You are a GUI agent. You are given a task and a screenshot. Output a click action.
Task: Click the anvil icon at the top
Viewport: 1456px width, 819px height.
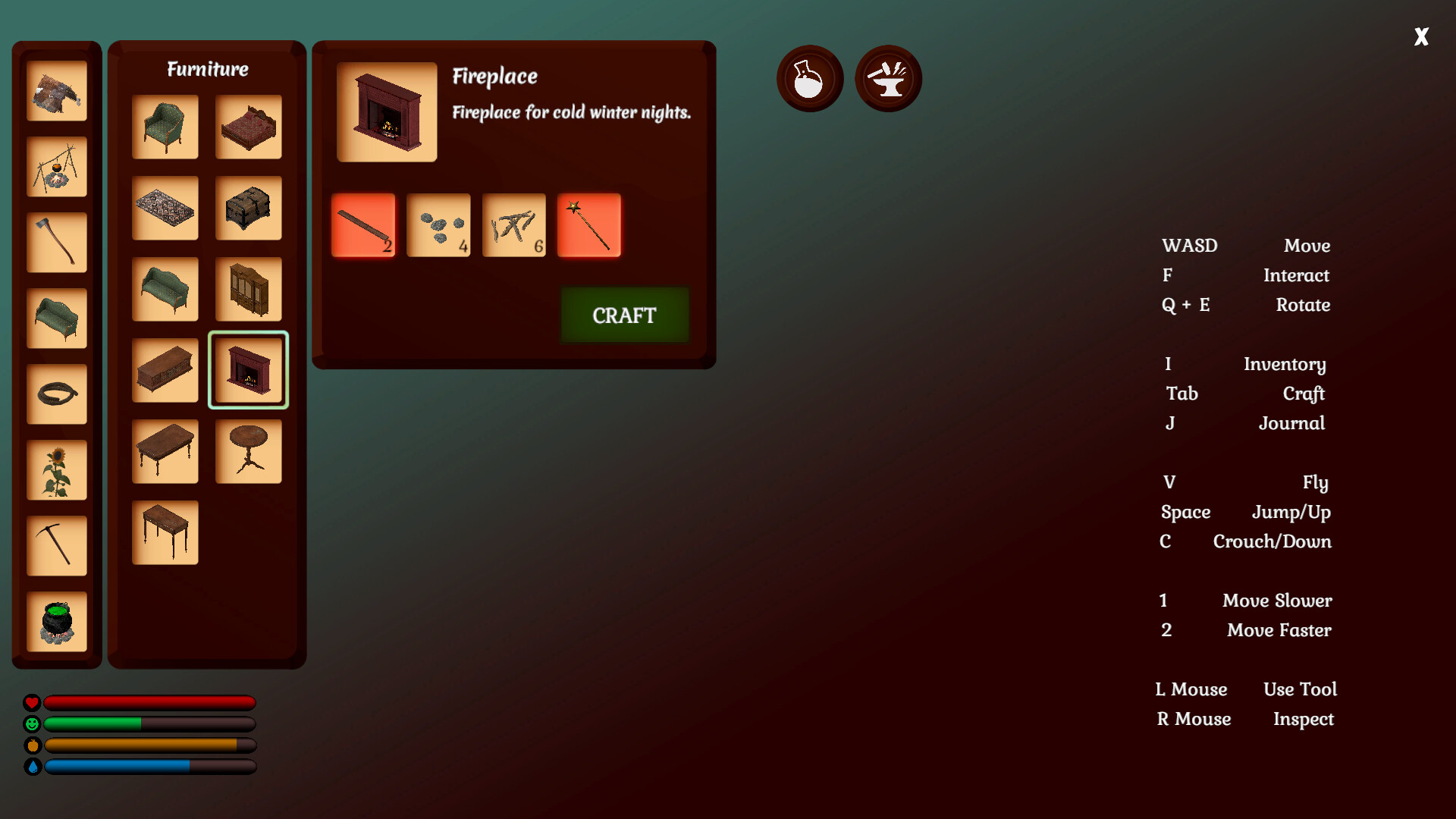point(888,78)
